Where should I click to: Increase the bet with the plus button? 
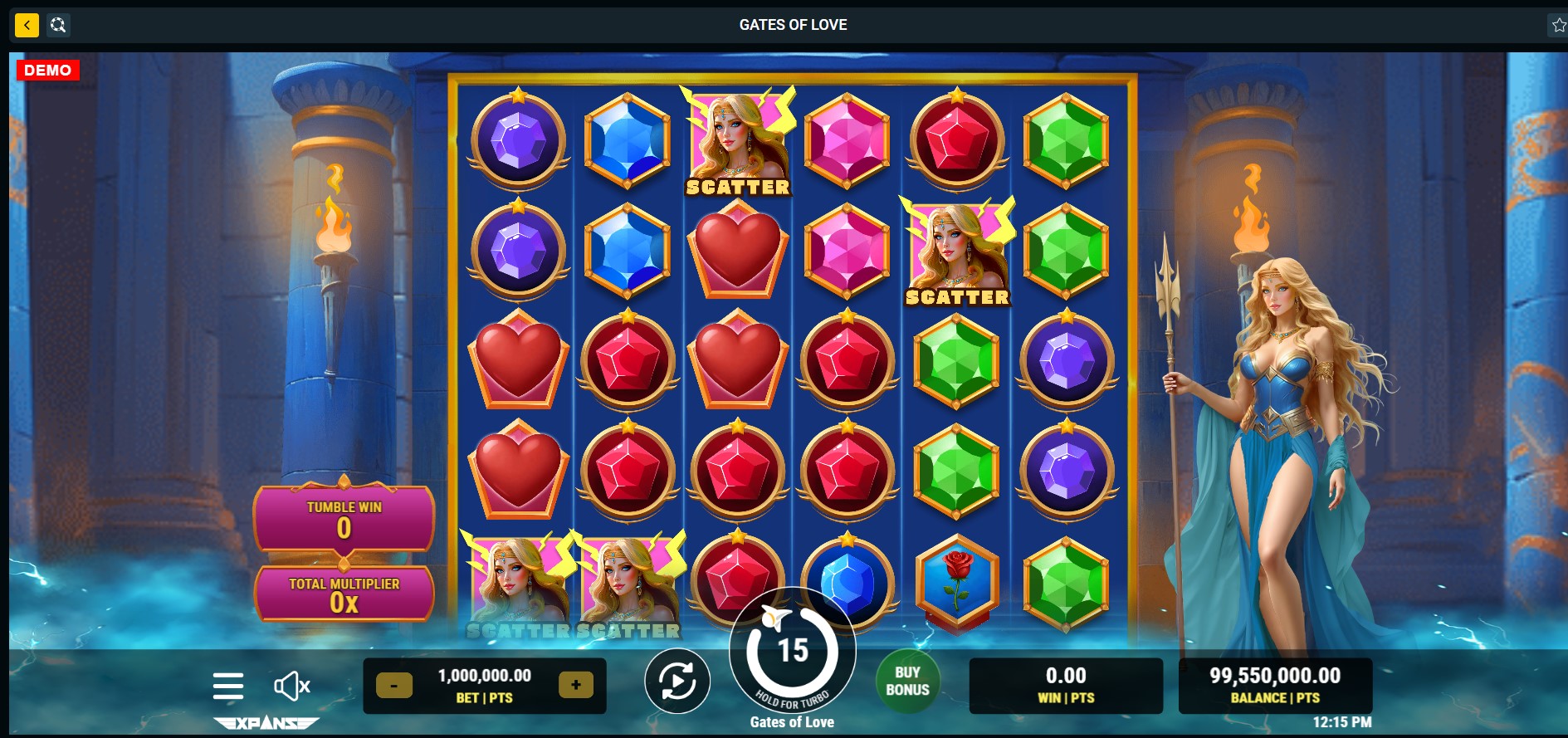[x=575, y=685]
